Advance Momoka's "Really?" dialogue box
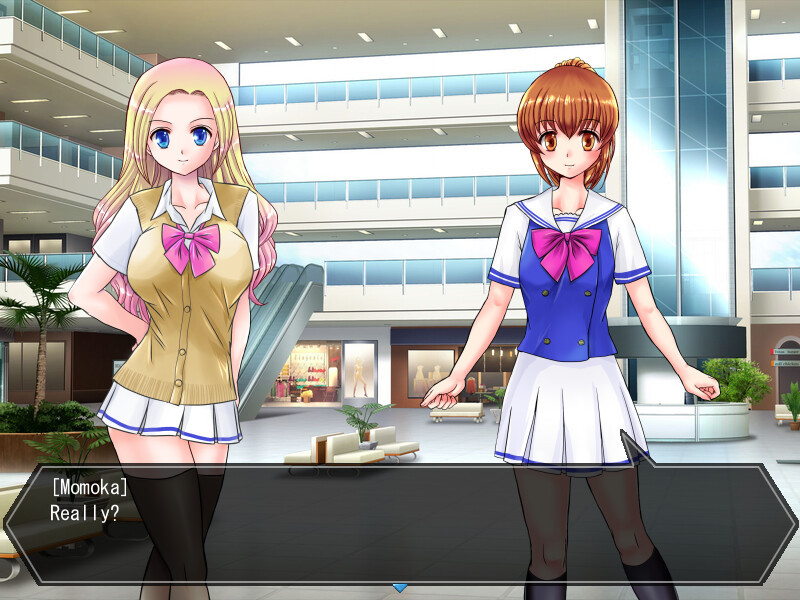Screen dimensions: 800x600 click(x=400, y=522)
